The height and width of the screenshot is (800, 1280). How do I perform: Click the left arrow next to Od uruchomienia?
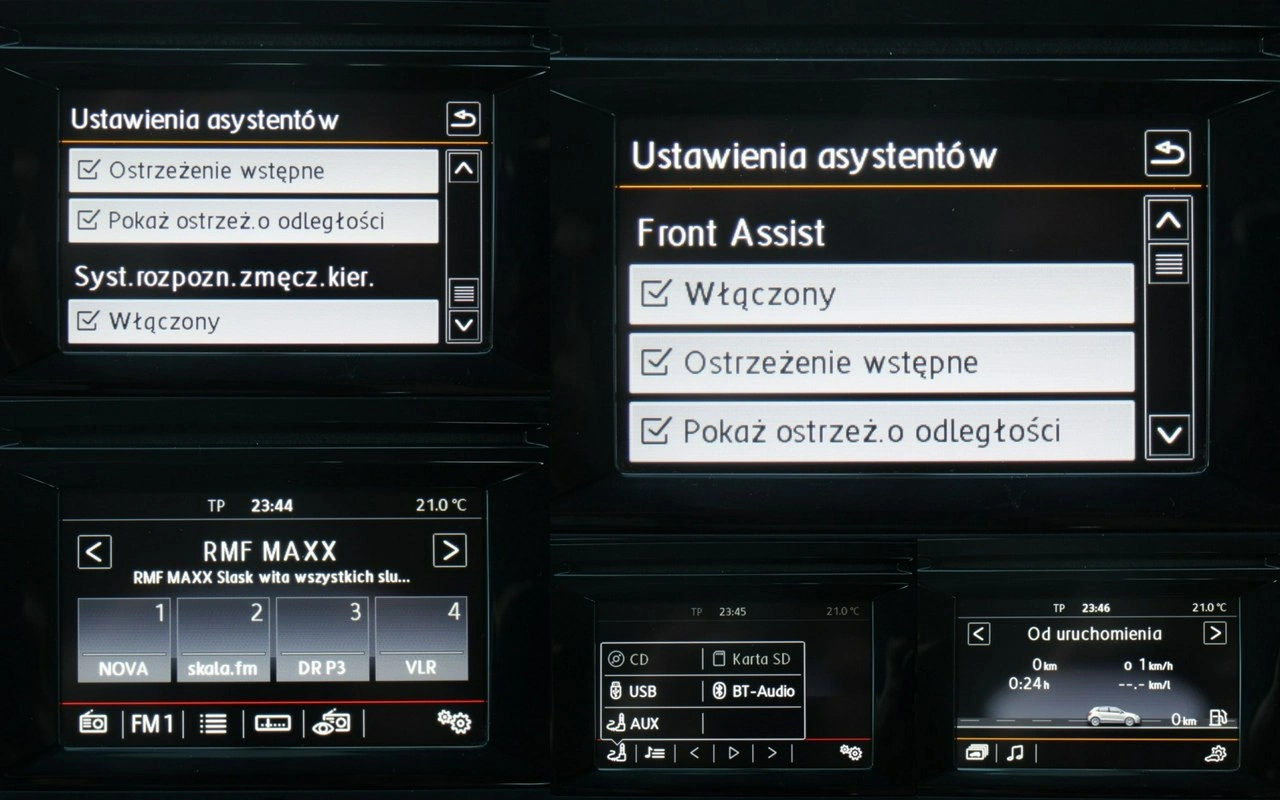[979, 633]
